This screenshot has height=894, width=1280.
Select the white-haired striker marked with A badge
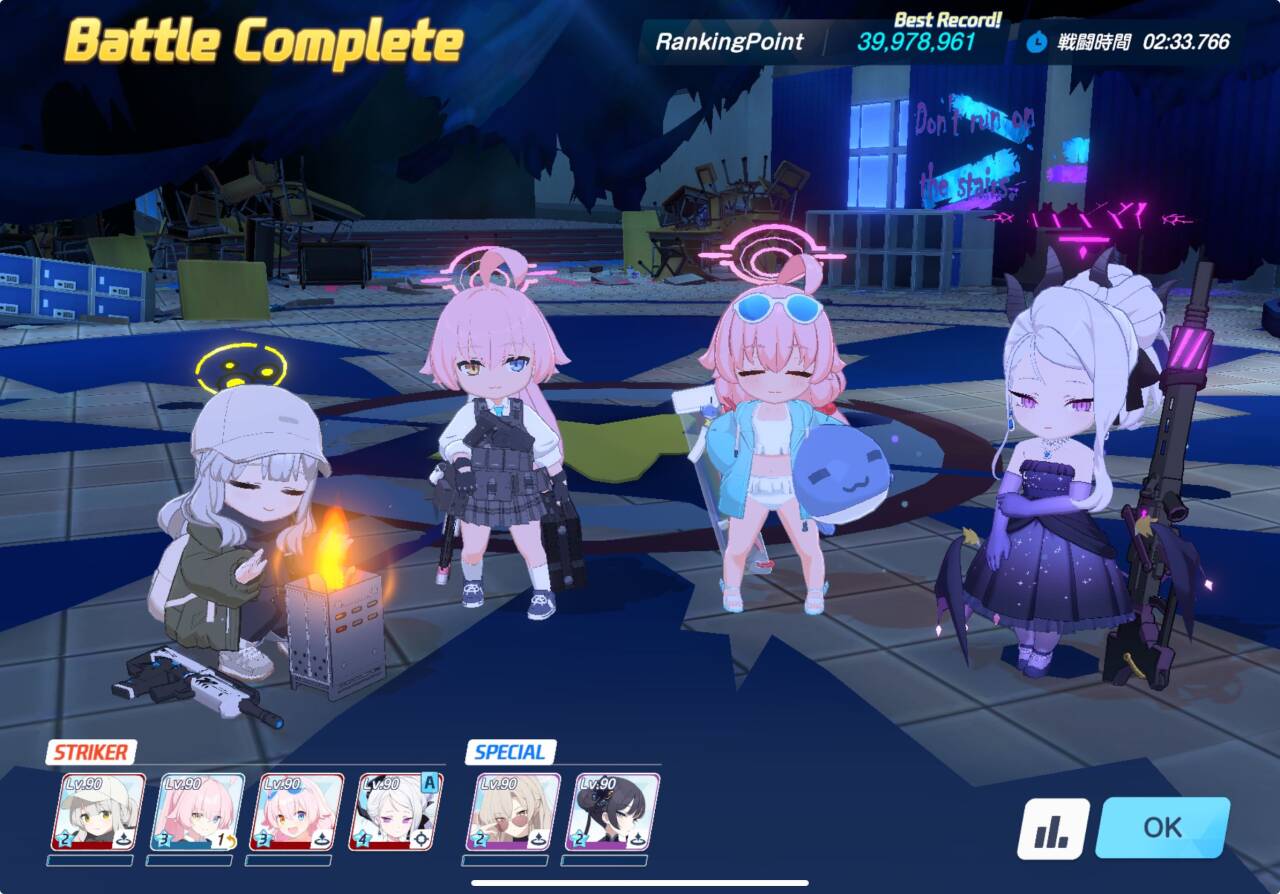pos(395,812)
